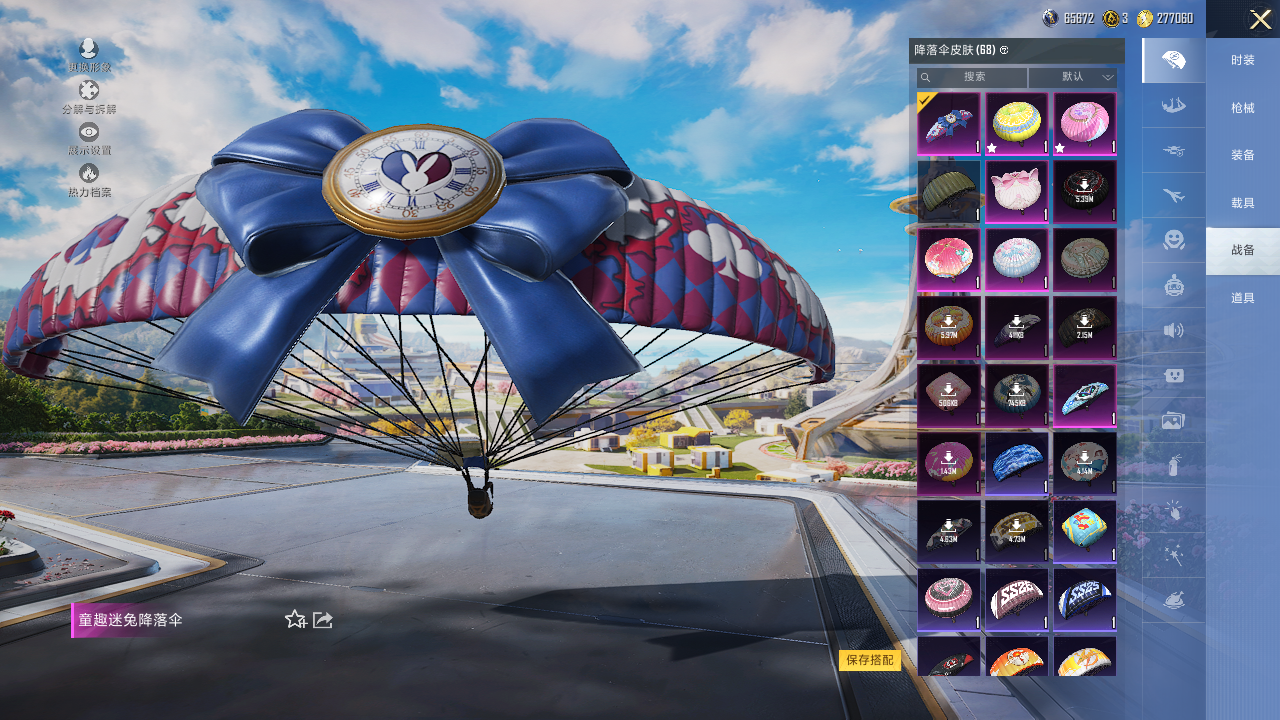Pick the white SS26 parachute skin
Viewport: 1280px width, 720px height.
click(1016, 600)
